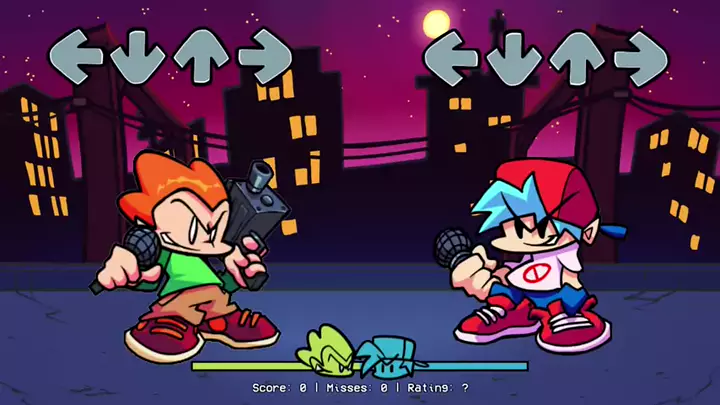Tap the down arrow receptor above Pico
The width and height of the screenshot is (720, 405).
point(138,56)
